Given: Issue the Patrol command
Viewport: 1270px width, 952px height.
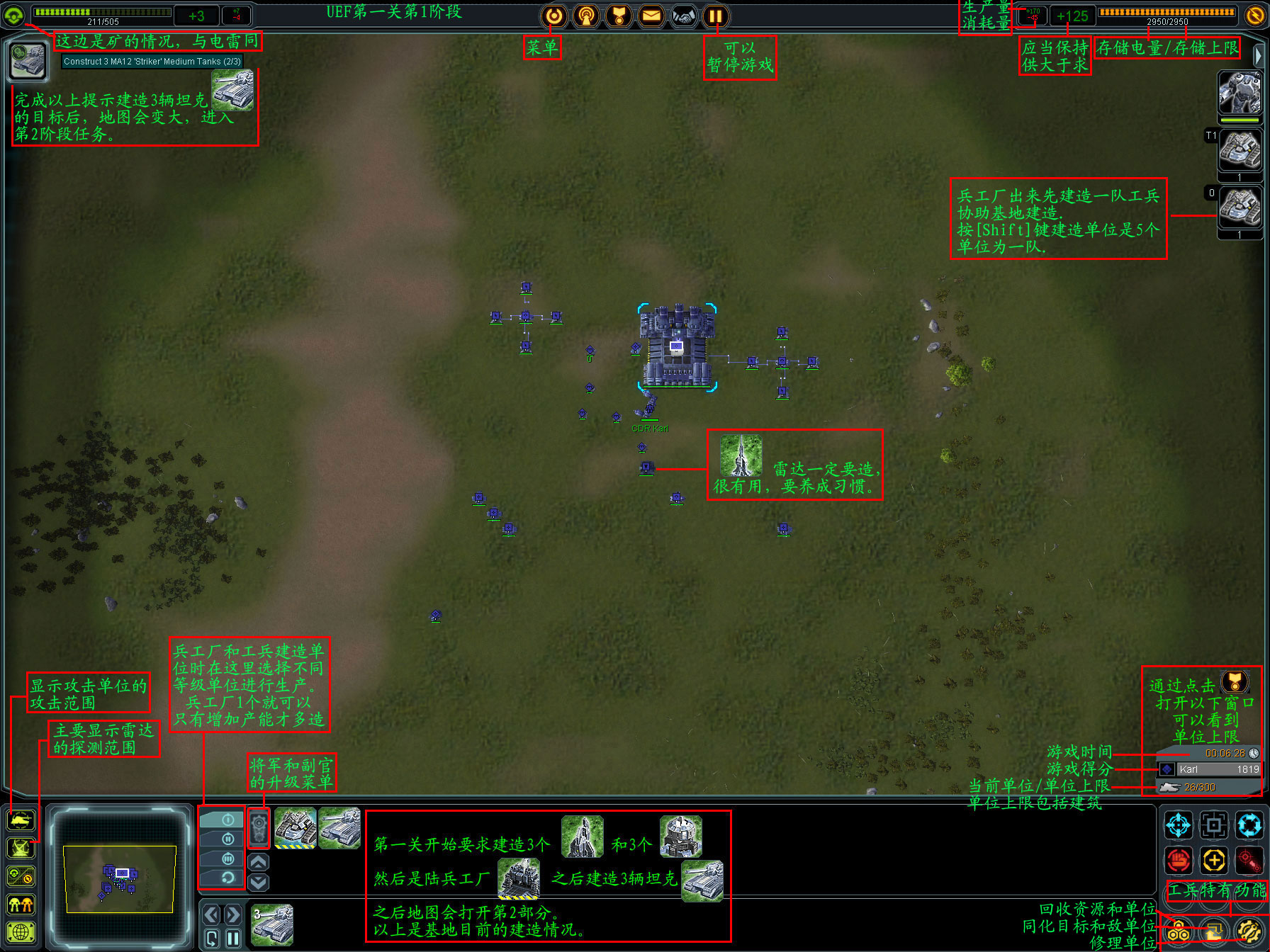Looking at the screenshot, I should [x=1249, y=825].
